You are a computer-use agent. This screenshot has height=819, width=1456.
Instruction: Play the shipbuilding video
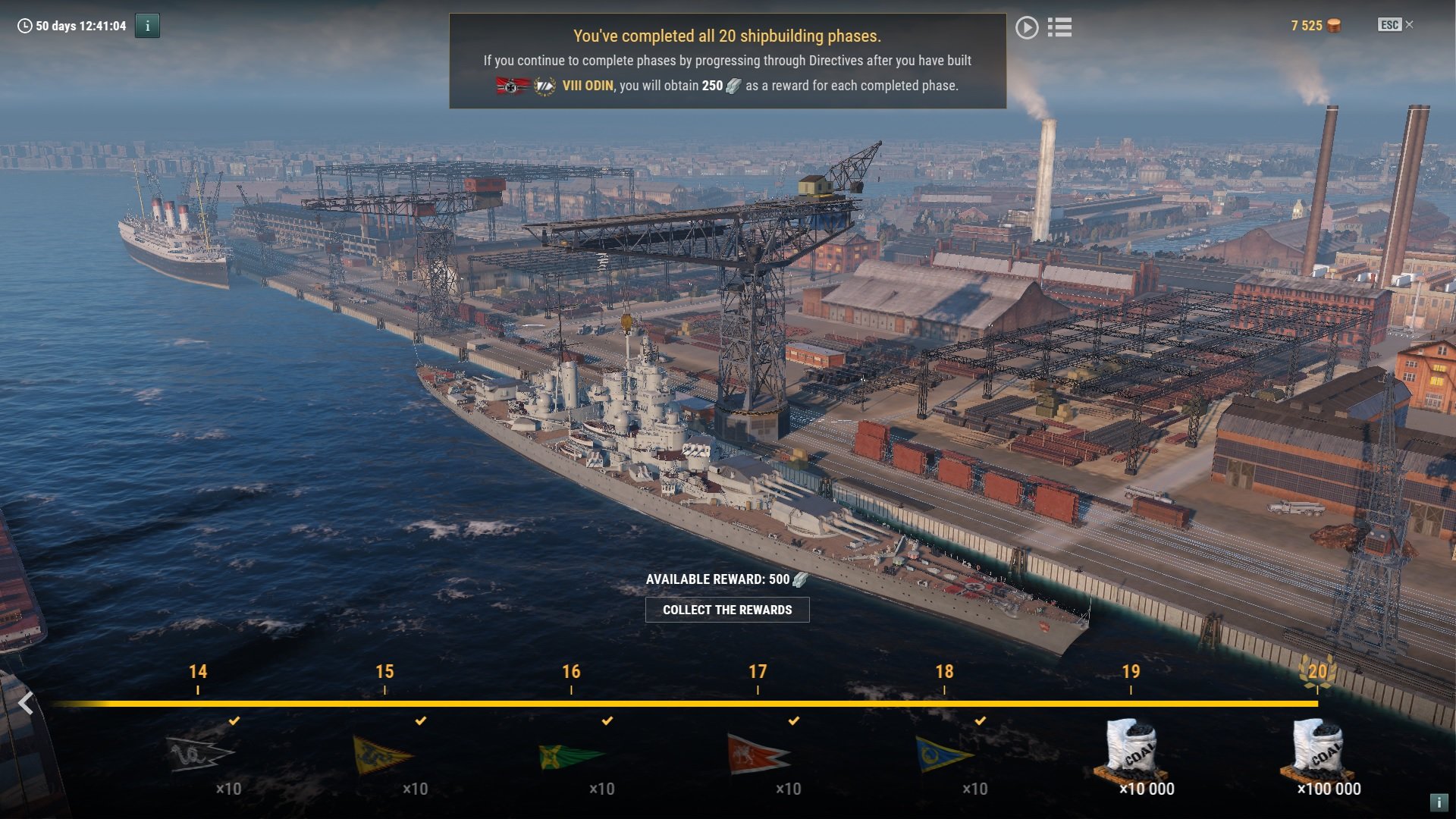(1027, 28)
